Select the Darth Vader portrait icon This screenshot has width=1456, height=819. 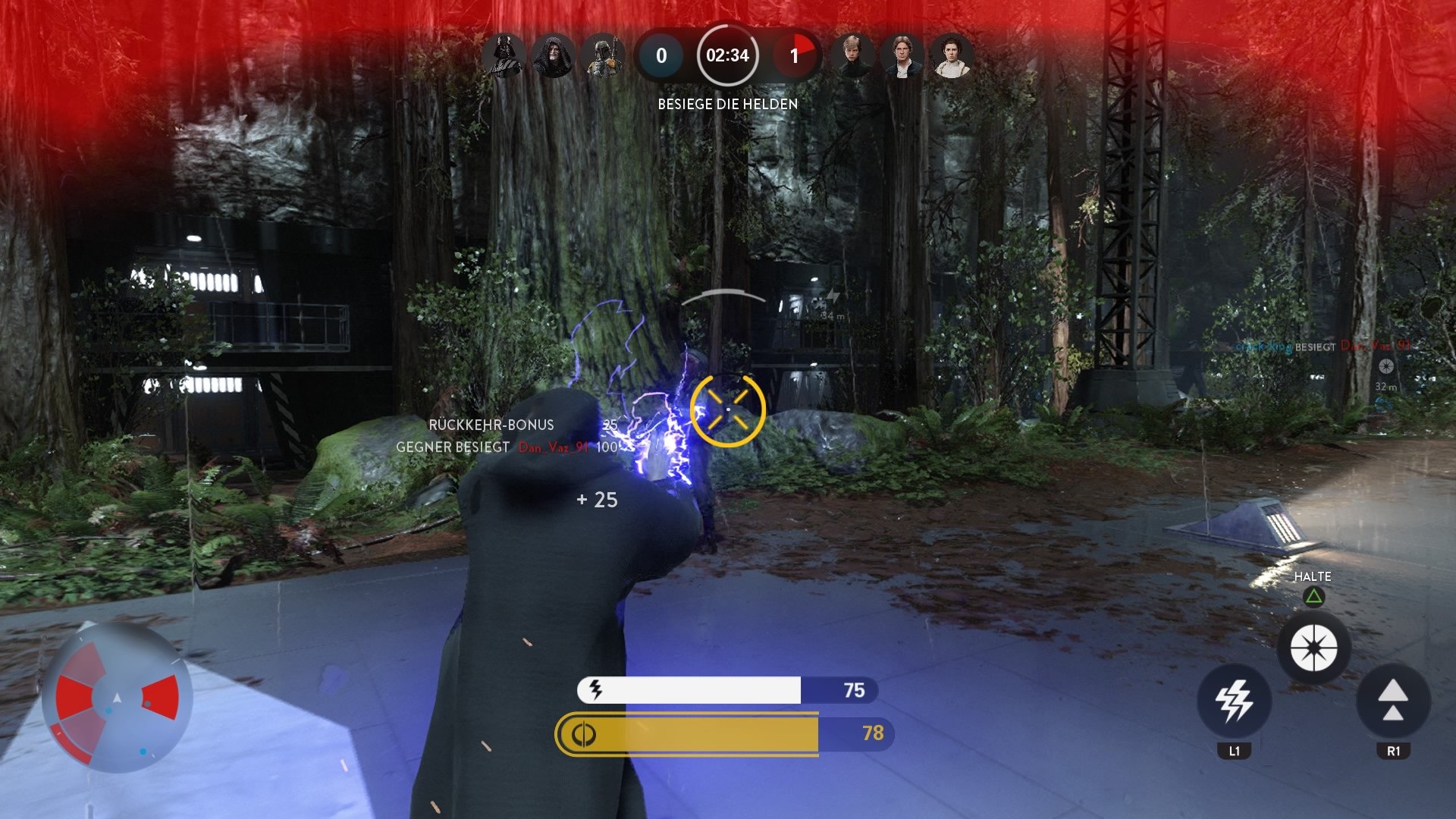click(504, 54)
